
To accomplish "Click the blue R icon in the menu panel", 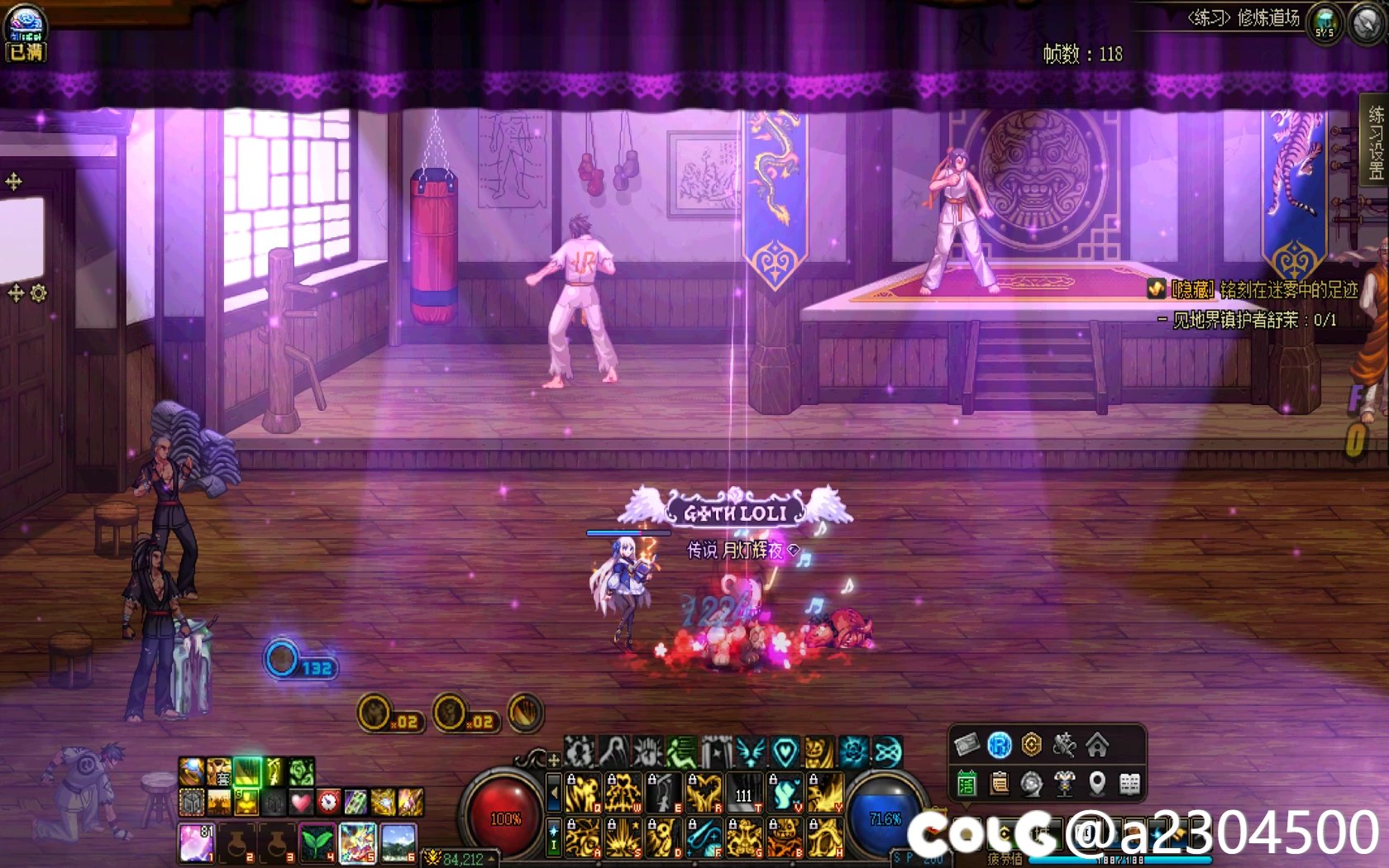I will coord(999,746).
